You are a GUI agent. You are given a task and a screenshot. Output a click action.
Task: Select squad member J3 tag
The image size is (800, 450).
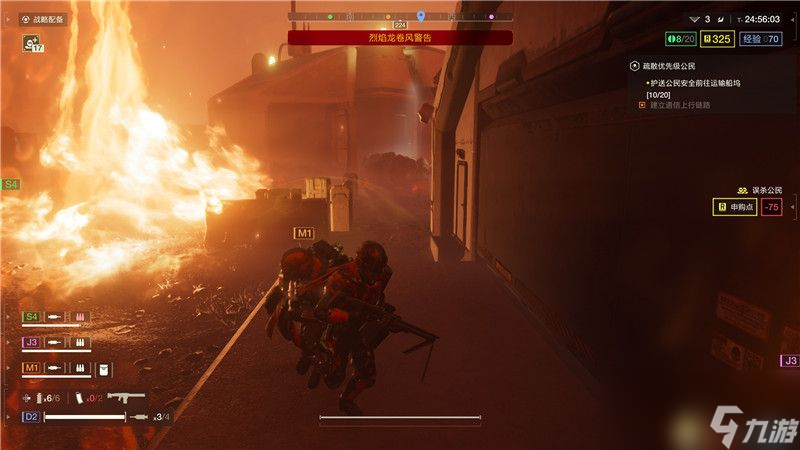coord(31,342)
